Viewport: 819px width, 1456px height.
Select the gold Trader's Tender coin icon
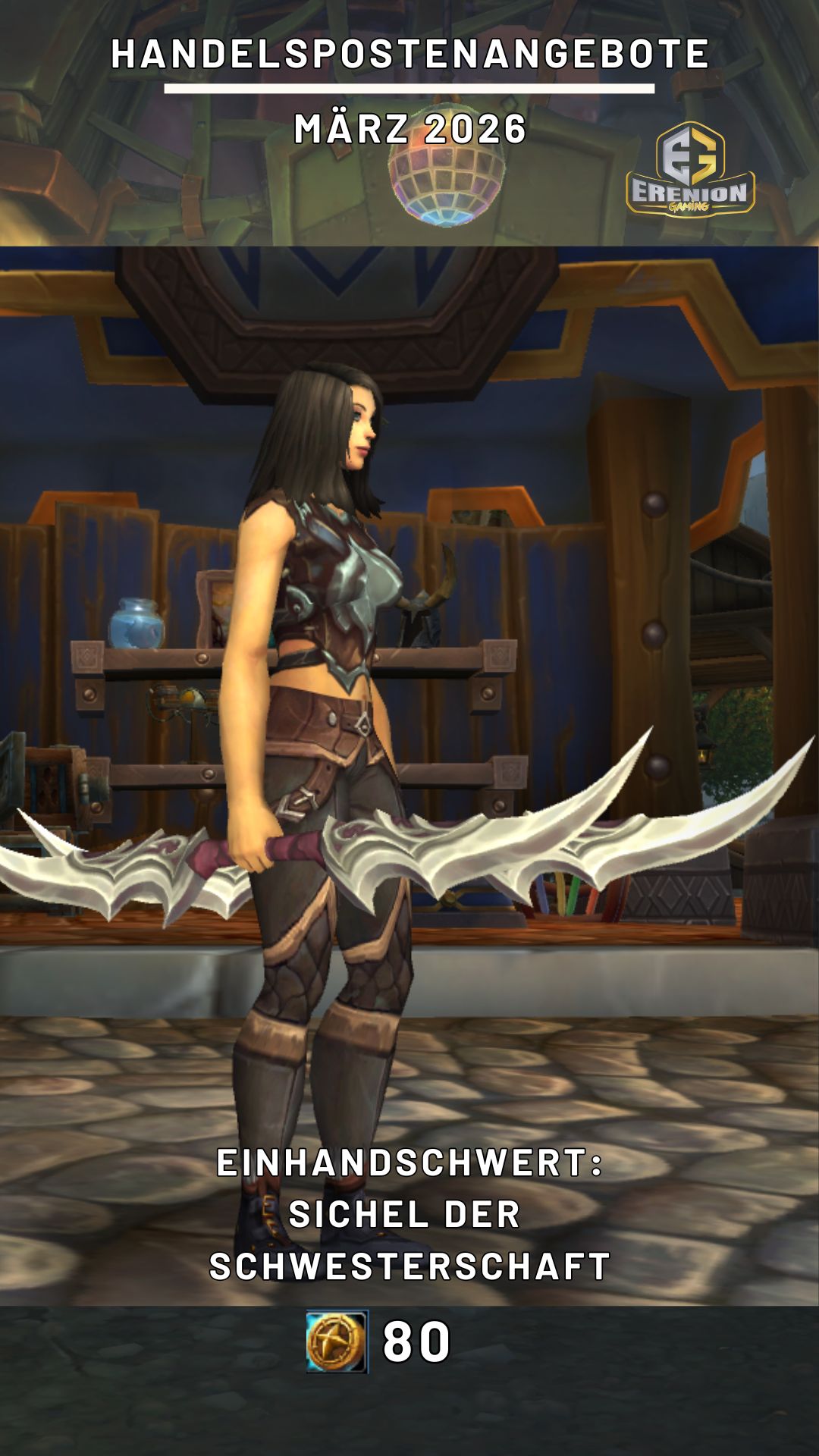coord(337,1341)
